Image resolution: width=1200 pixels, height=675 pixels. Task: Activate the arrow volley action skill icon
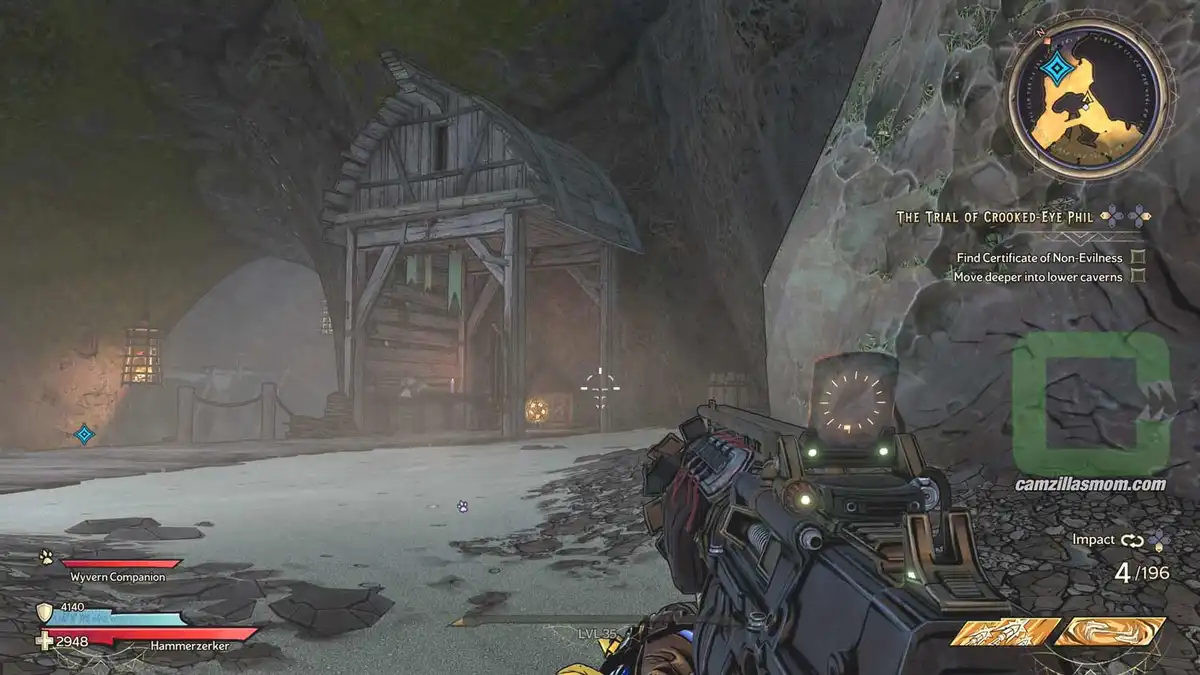pyautogui.click(x=1005, y=632)
